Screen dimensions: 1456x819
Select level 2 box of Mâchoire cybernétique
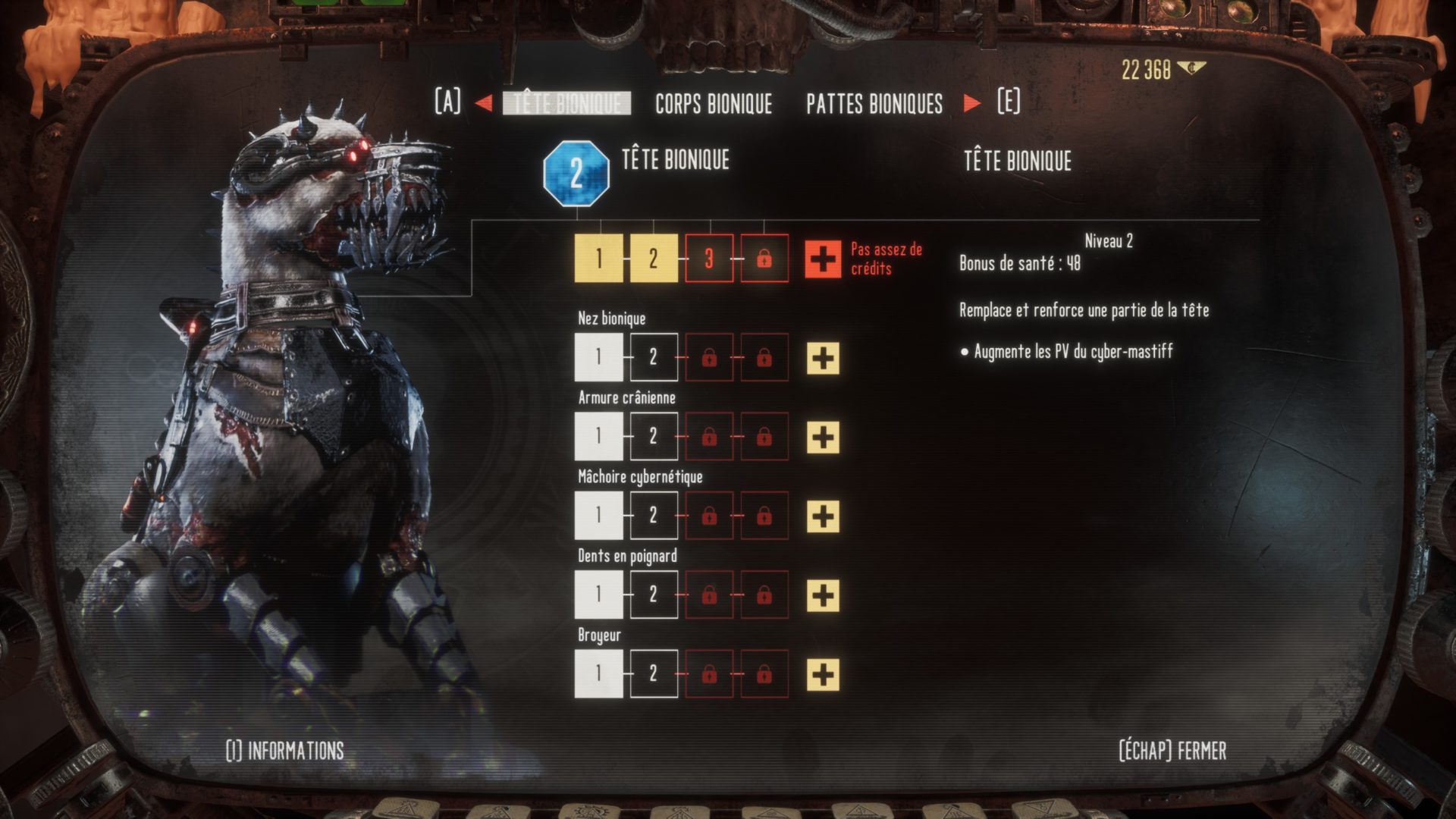pyautogui.click(x=654, y=516)
